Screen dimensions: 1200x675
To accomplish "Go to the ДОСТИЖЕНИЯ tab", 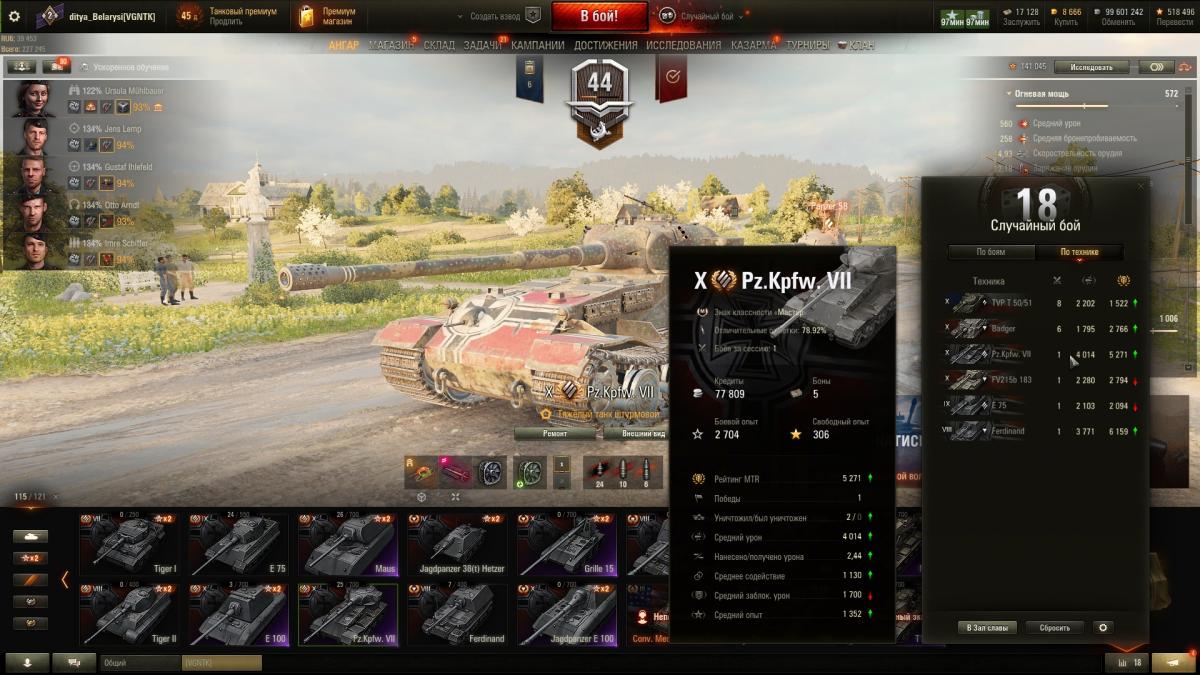I will (x=605, y=45).
